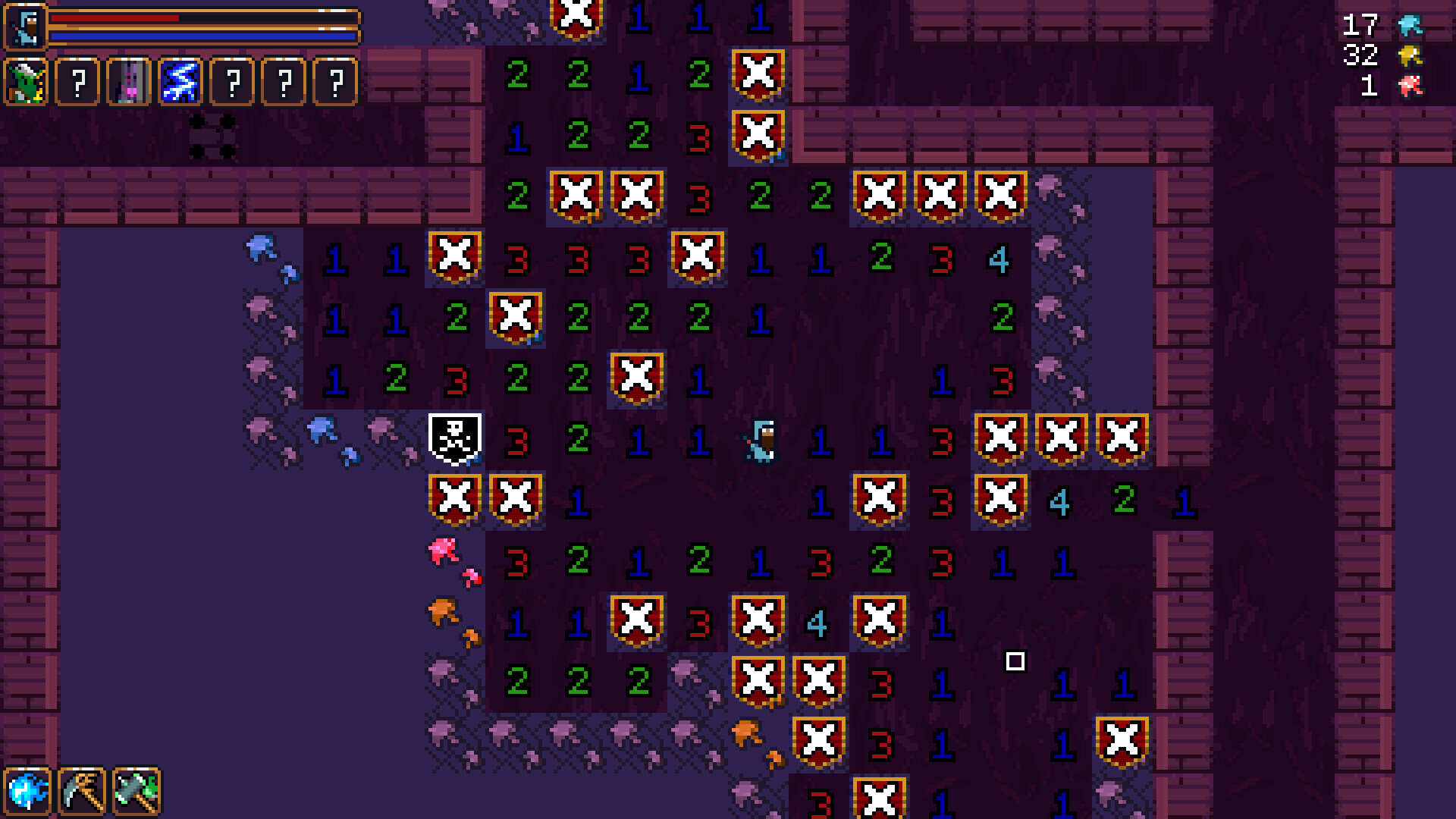Select the player character on the board
Viewport: 1456px width, 819px height.
[761, 440]
